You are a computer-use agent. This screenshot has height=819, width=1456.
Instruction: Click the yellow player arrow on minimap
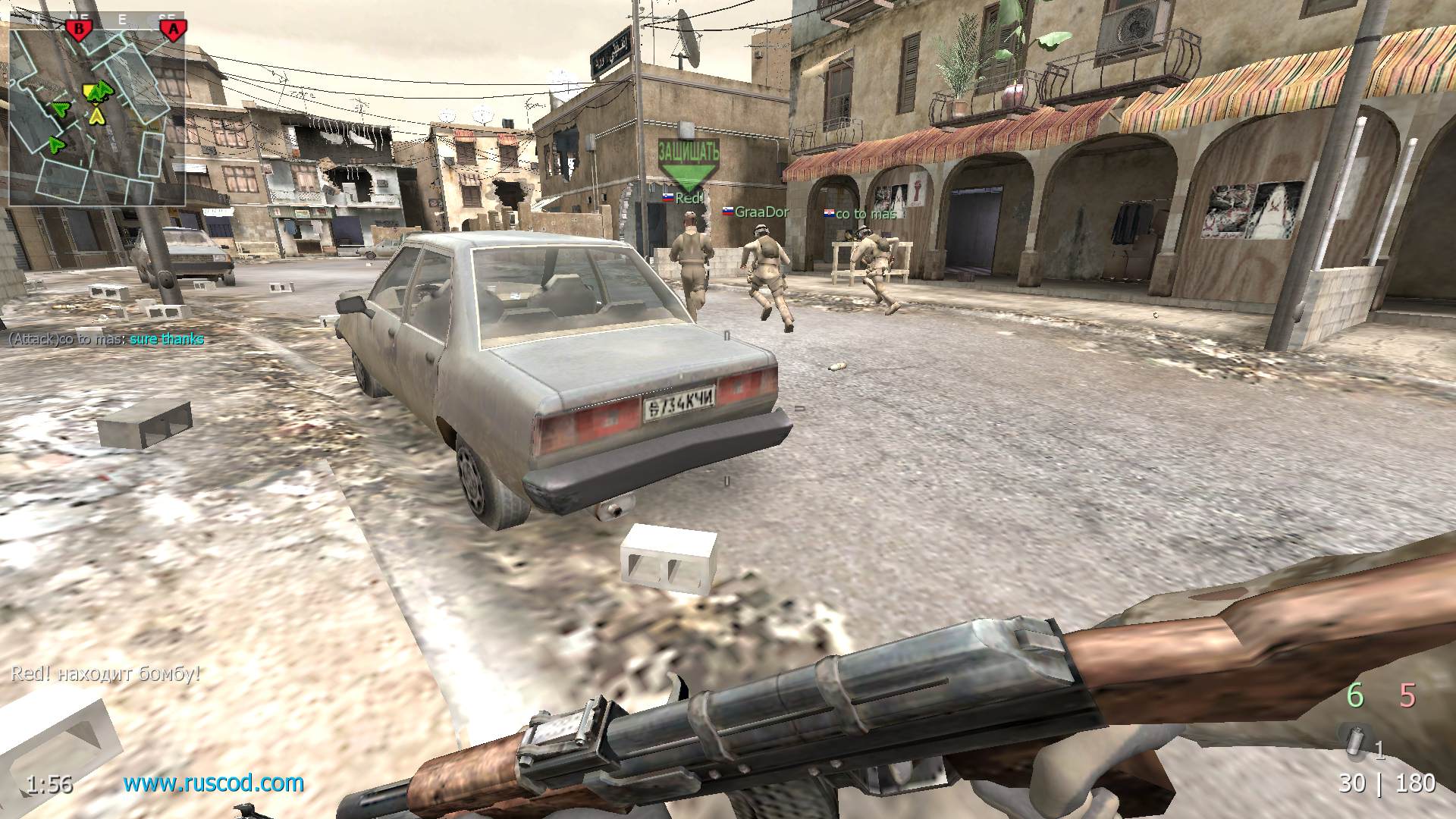click(96, 116)
